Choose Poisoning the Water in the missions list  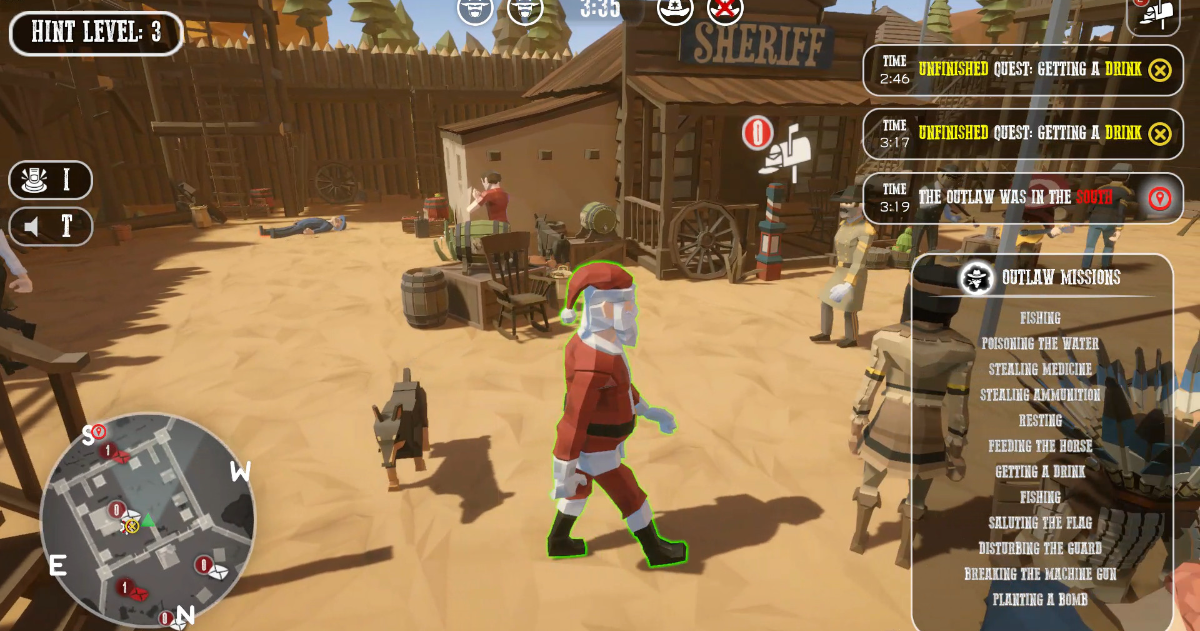click(1040, 343)
